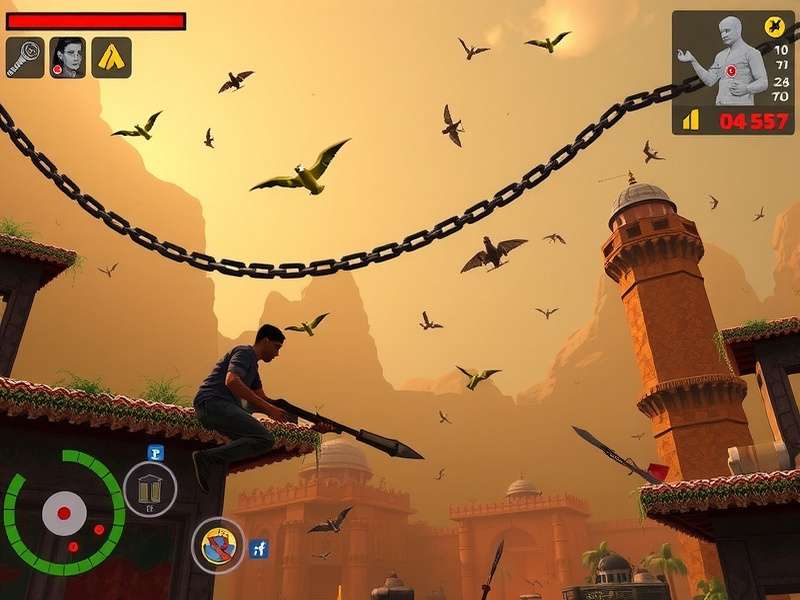
Task: Tap the blue P badge
Action: pyautogui.click(x=155, y=453)
